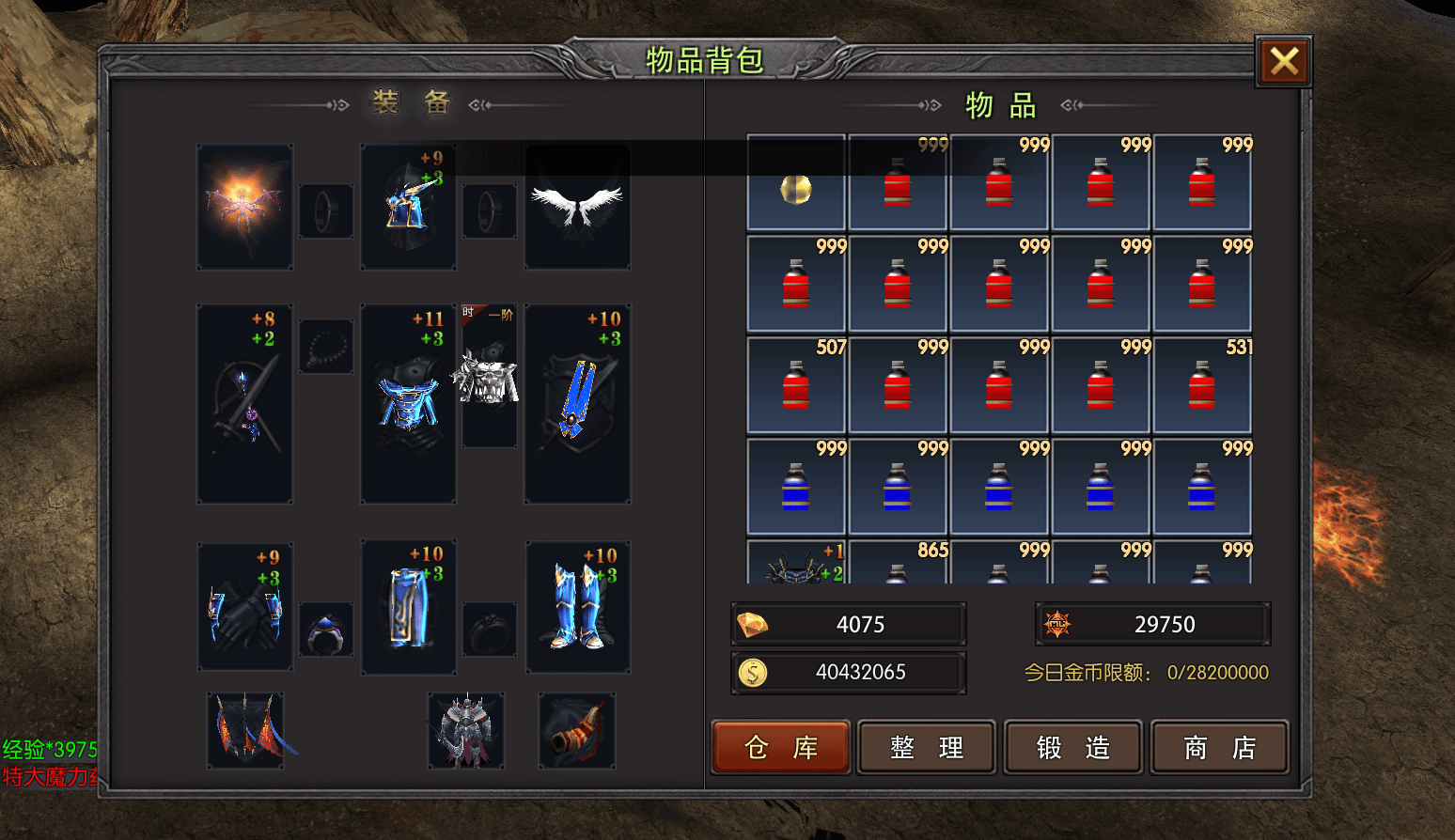This screenshot has width=1455, height=840.
Task: Sort the bag with 整理 button
Action: [927, 747]
